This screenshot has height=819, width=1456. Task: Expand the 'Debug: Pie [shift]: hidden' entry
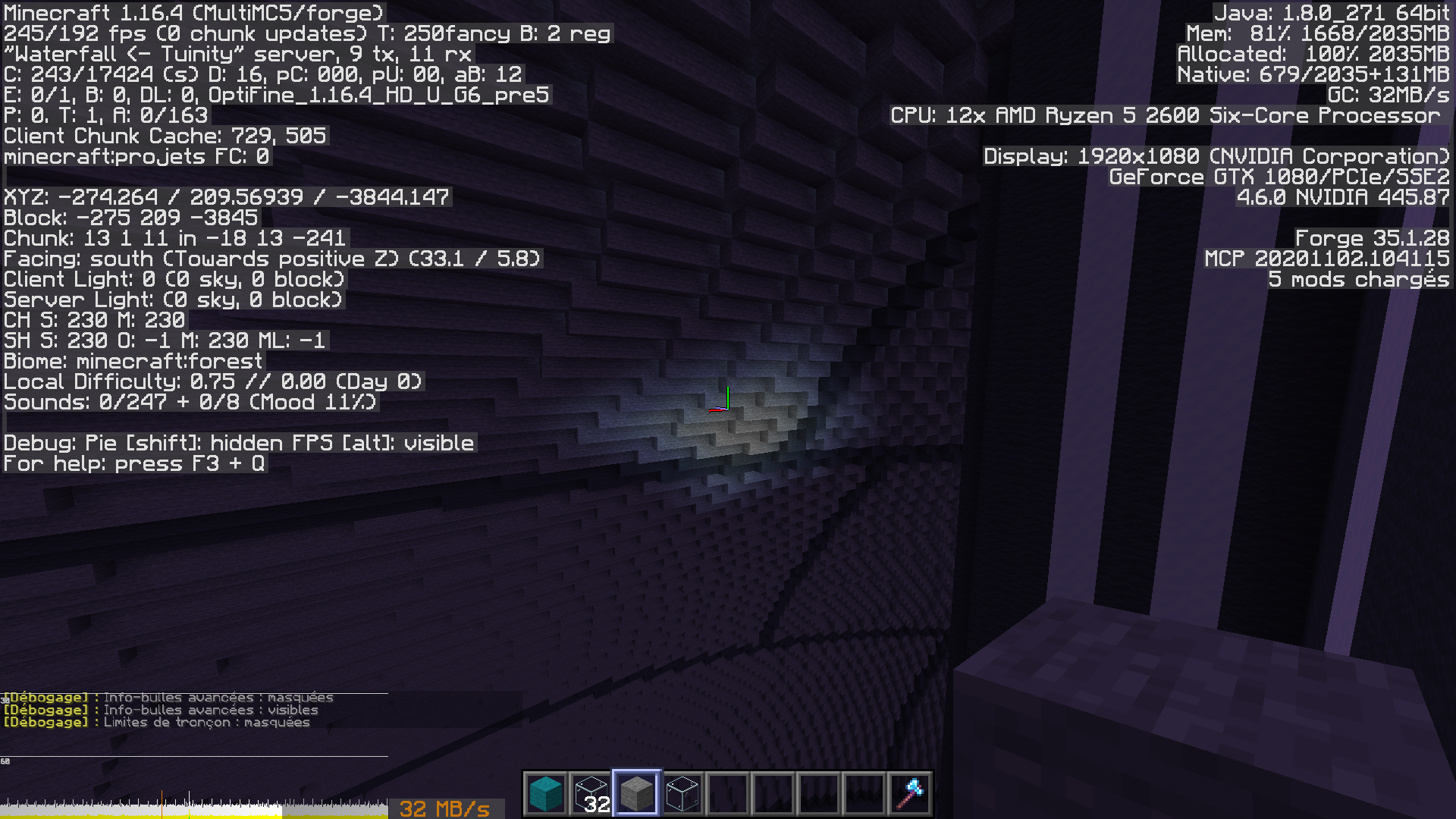(237, 443)
